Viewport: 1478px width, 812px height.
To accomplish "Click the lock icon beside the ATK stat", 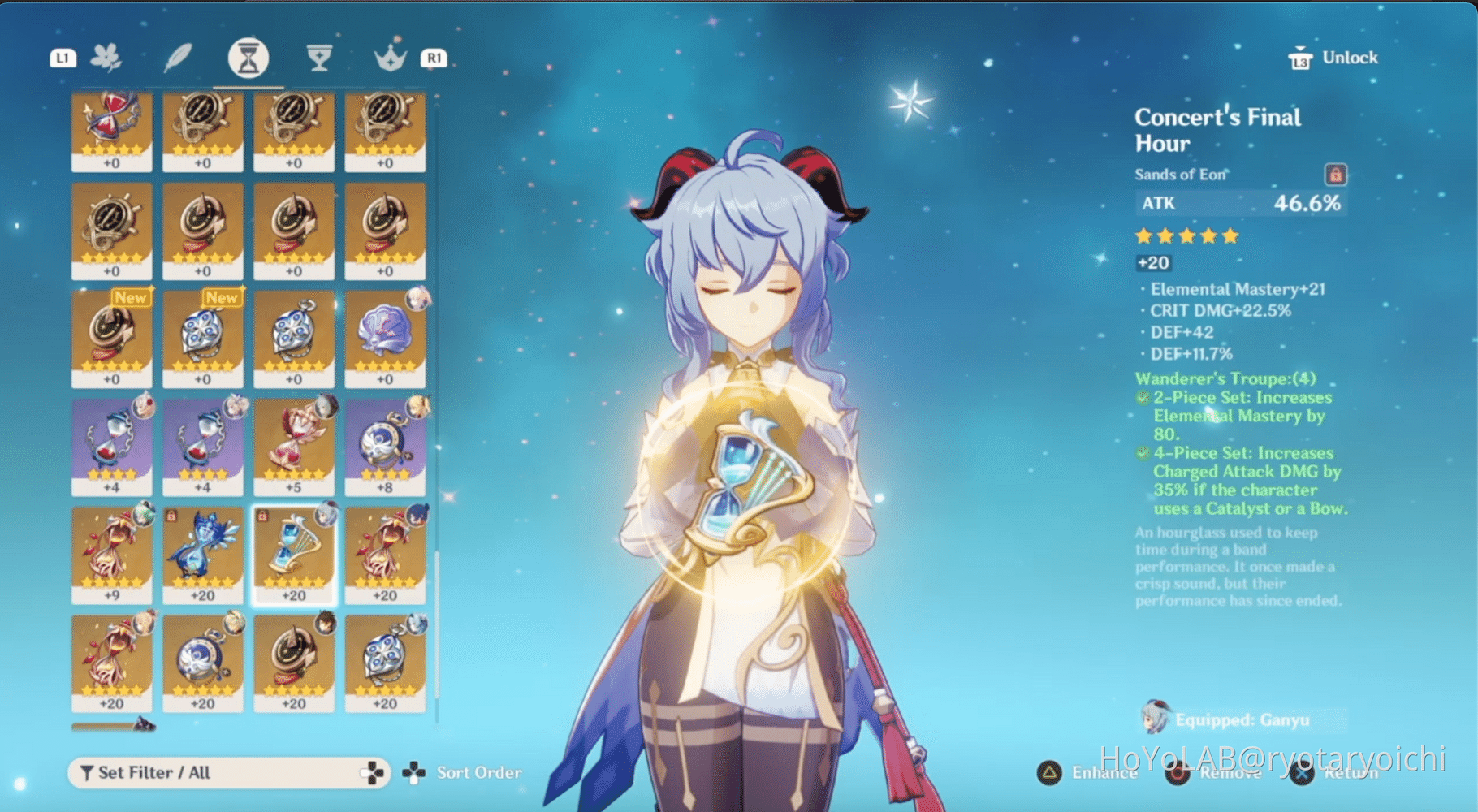I will point(1335,175).
